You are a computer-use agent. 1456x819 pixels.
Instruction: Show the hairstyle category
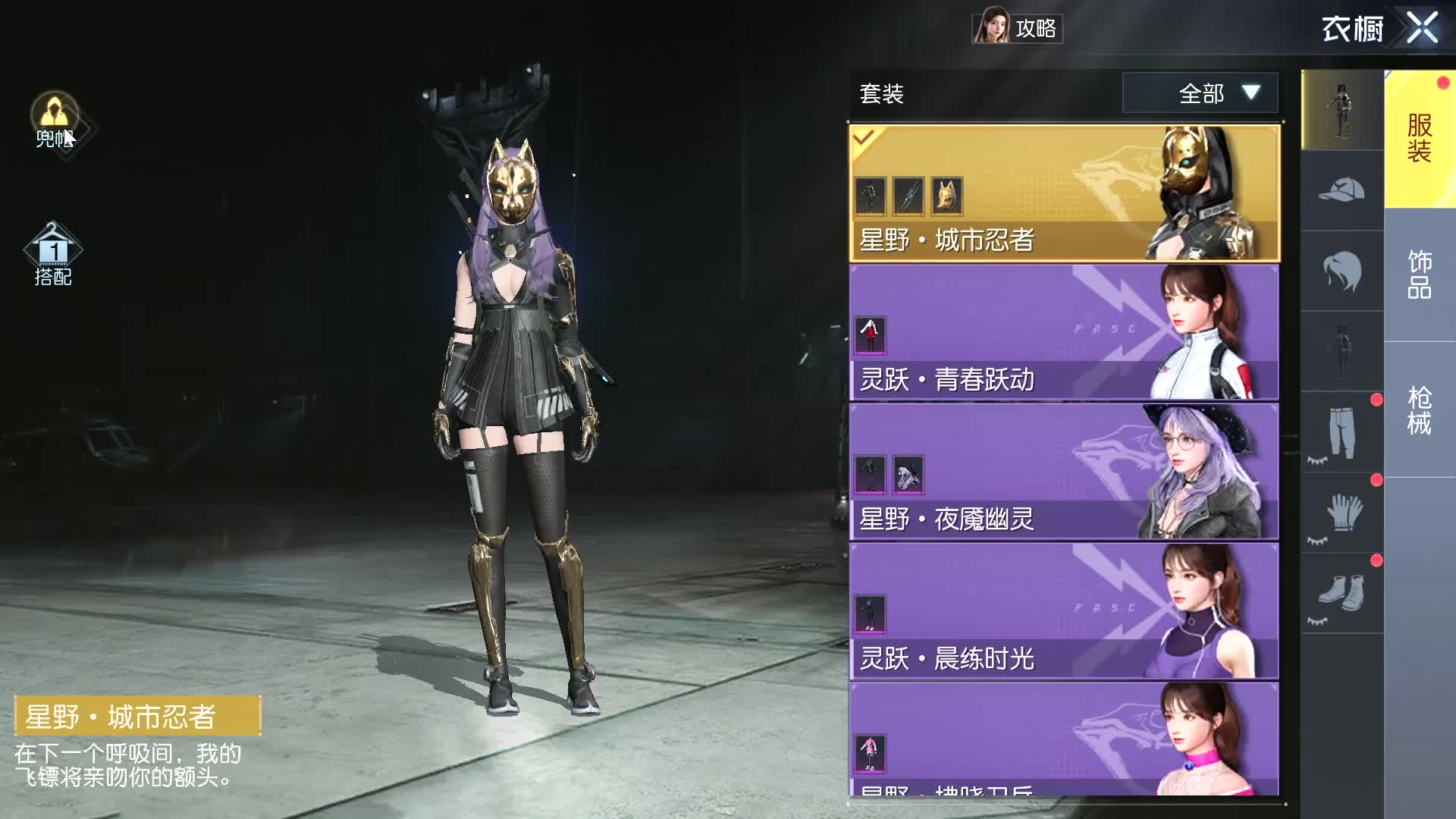pyautogui.click(x=1341, y=271)
